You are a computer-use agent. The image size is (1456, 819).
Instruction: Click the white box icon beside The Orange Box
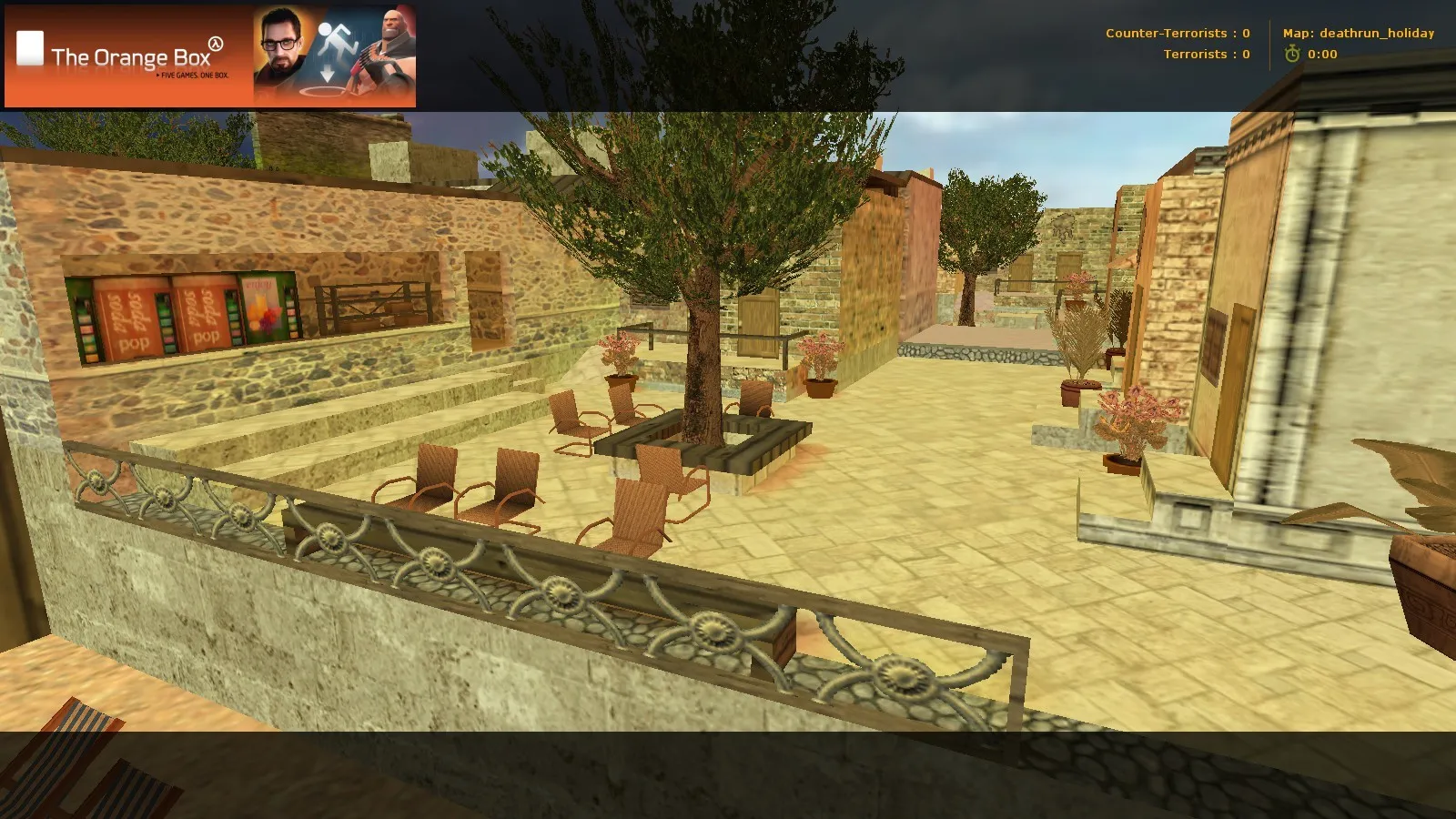[29, 47]
